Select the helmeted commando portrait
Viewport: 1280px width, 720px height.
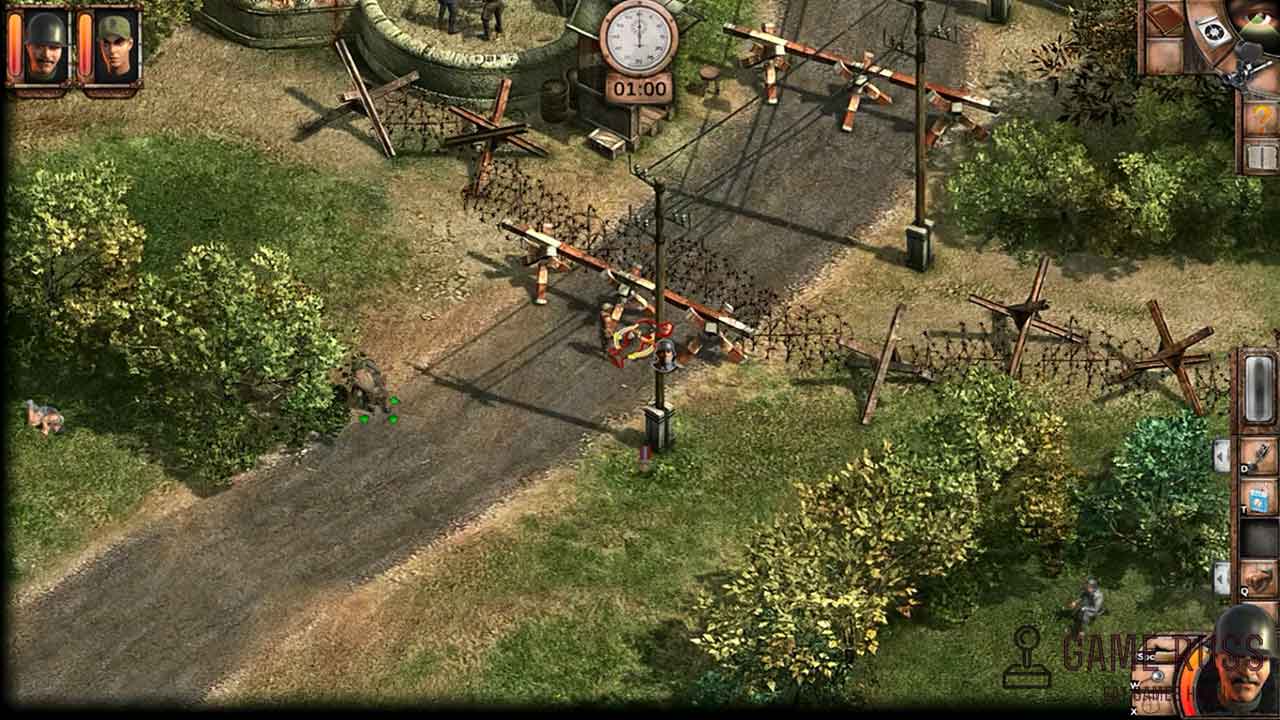pyautogui.click(x=44, y=47)
